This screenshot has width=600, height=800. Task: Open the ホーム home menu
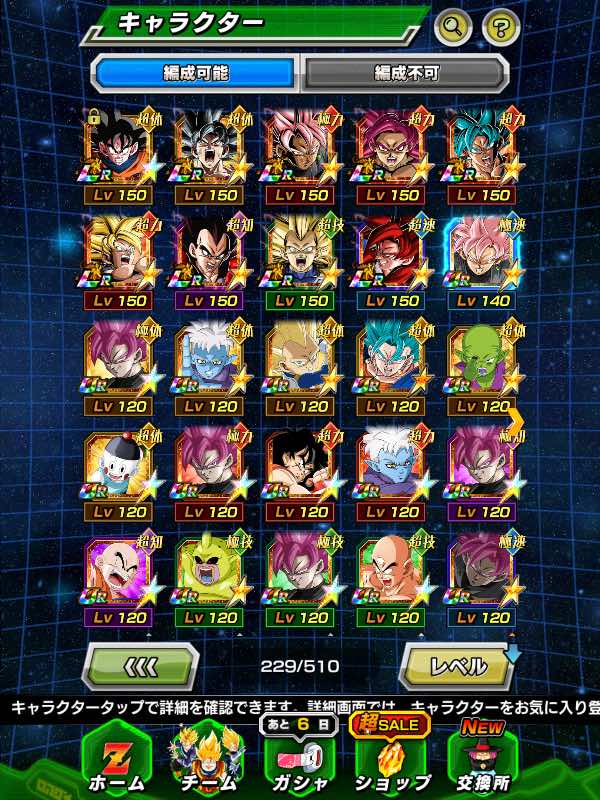point(116,757)
